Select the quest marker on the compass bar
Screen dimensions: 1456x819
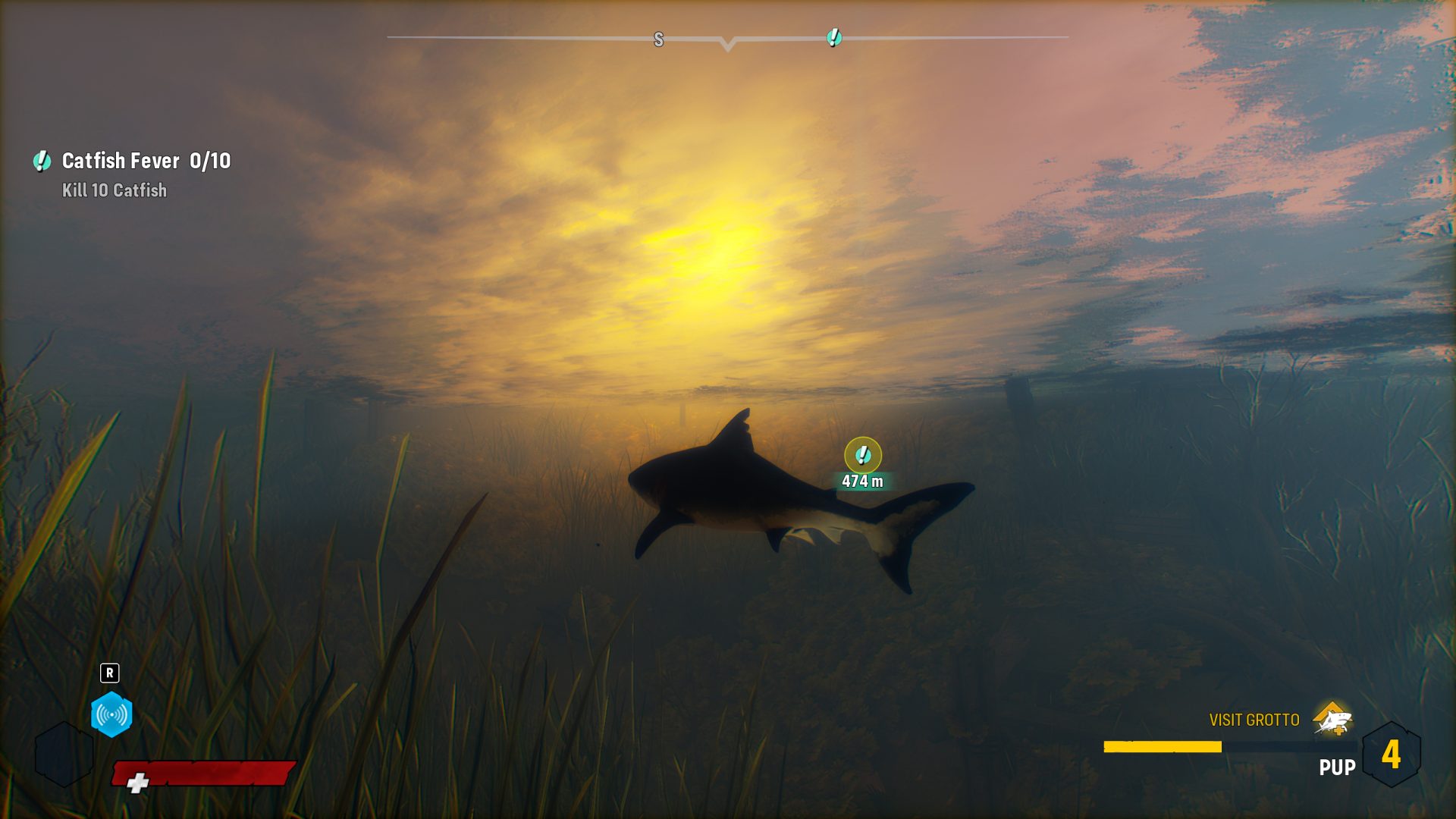pyautogui.click(x=834, y=37)
